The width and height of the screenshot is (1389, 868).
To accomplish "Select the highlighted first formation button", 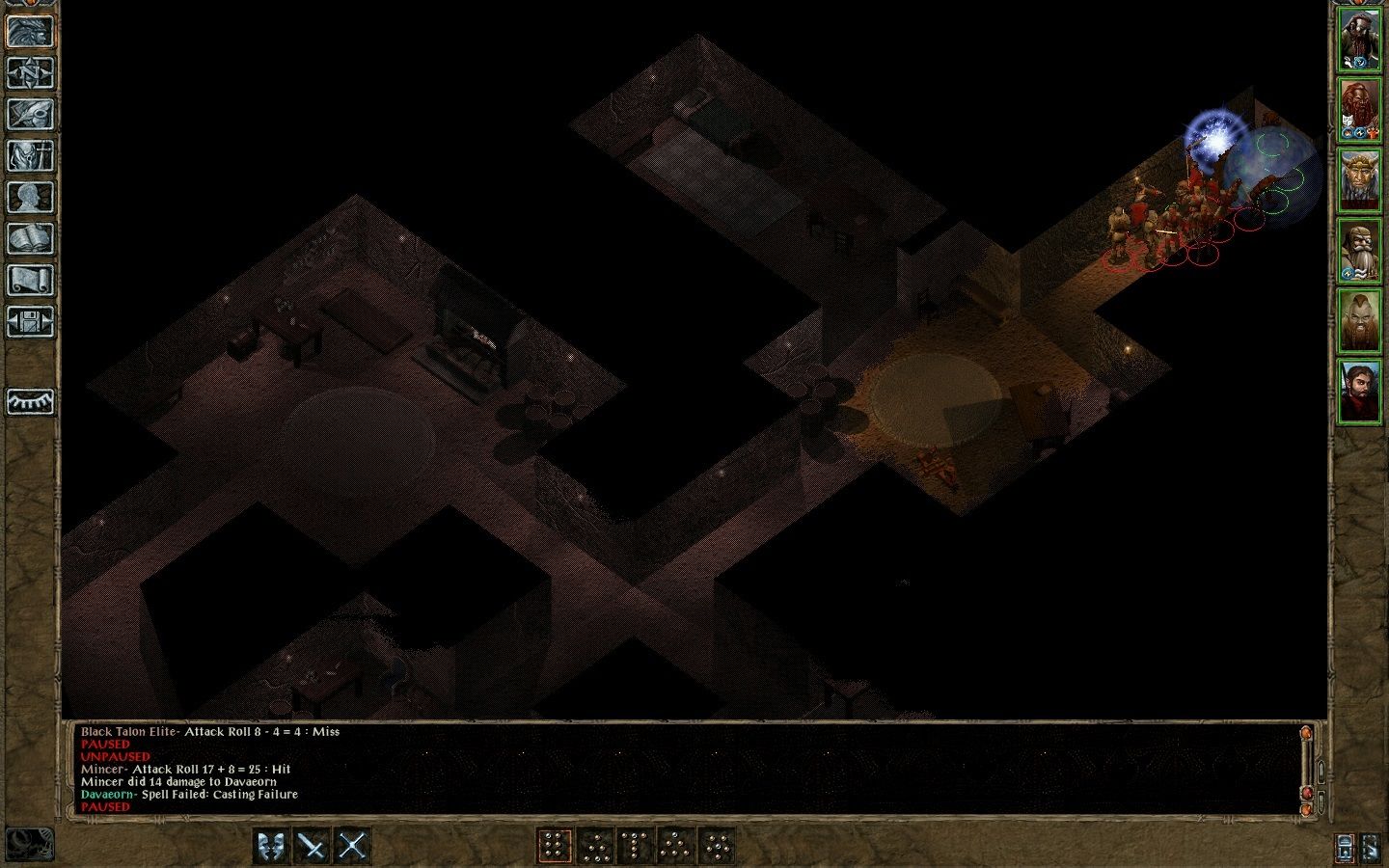I will 554,846.
